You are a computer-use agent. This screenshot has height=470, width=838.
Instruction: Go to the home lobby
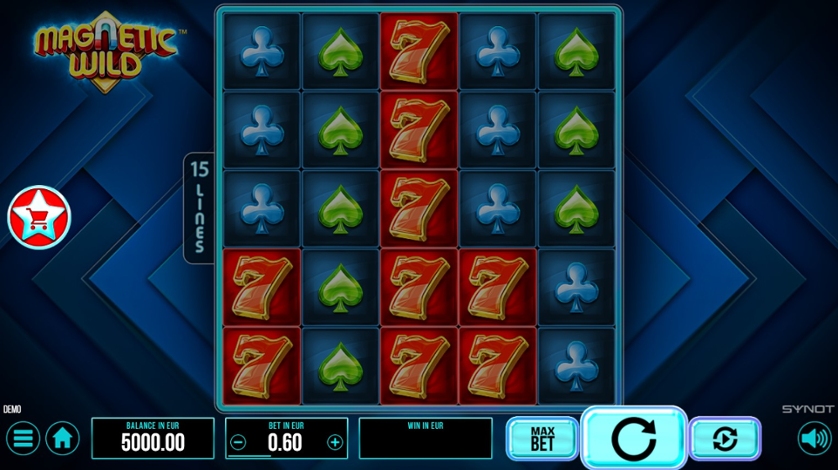click(63, 438)
